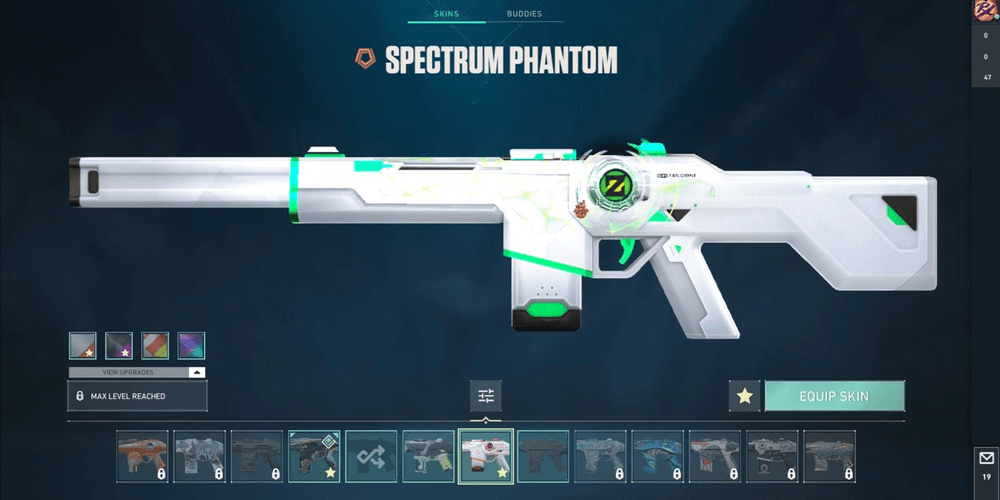This screenshot has width=1000, height=500.
Task: Open the Buddies tab
Action: (524, 14)
